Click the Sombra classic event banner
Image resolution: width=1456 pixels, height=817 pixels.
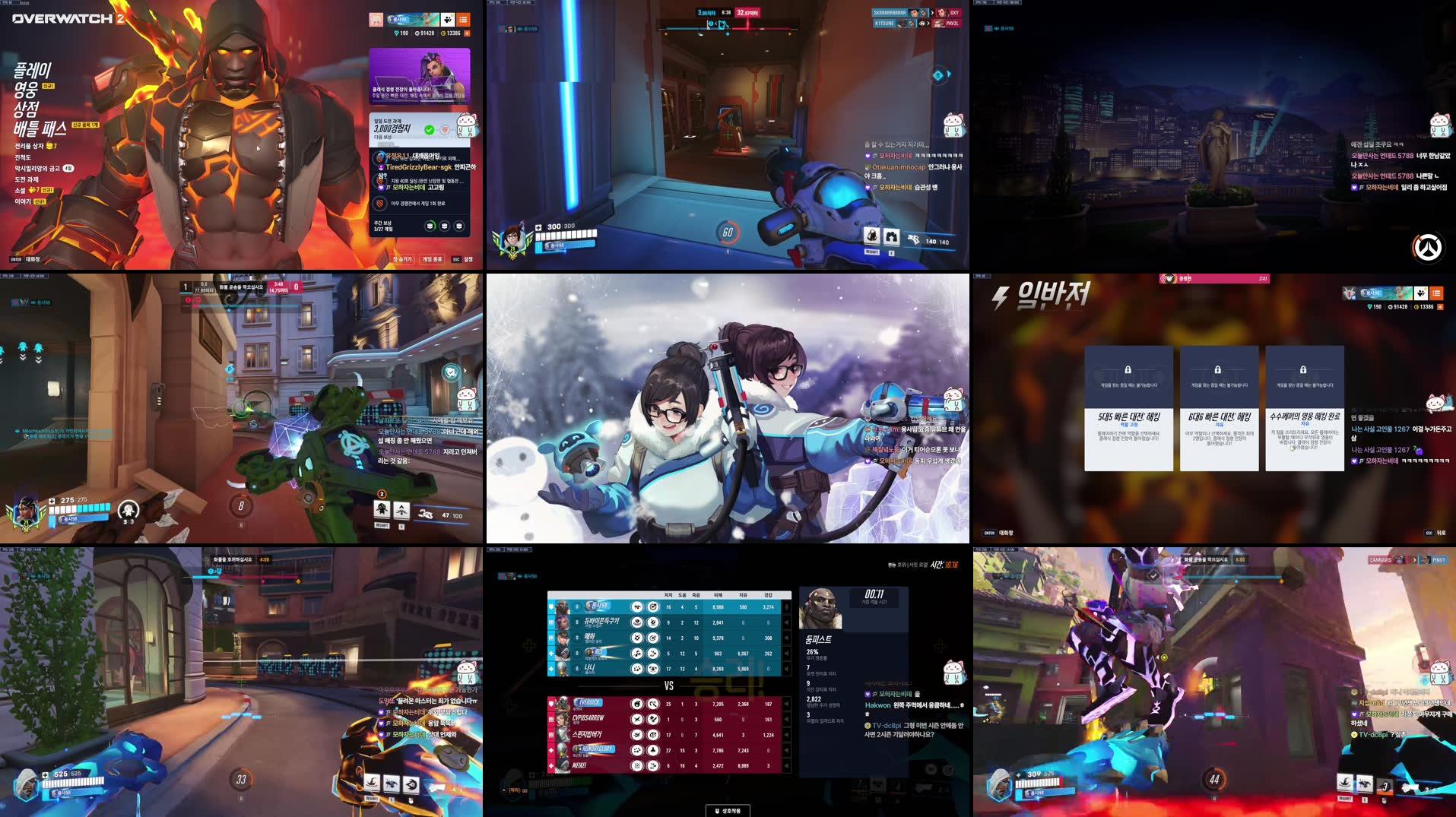click(x=420, y=74)
